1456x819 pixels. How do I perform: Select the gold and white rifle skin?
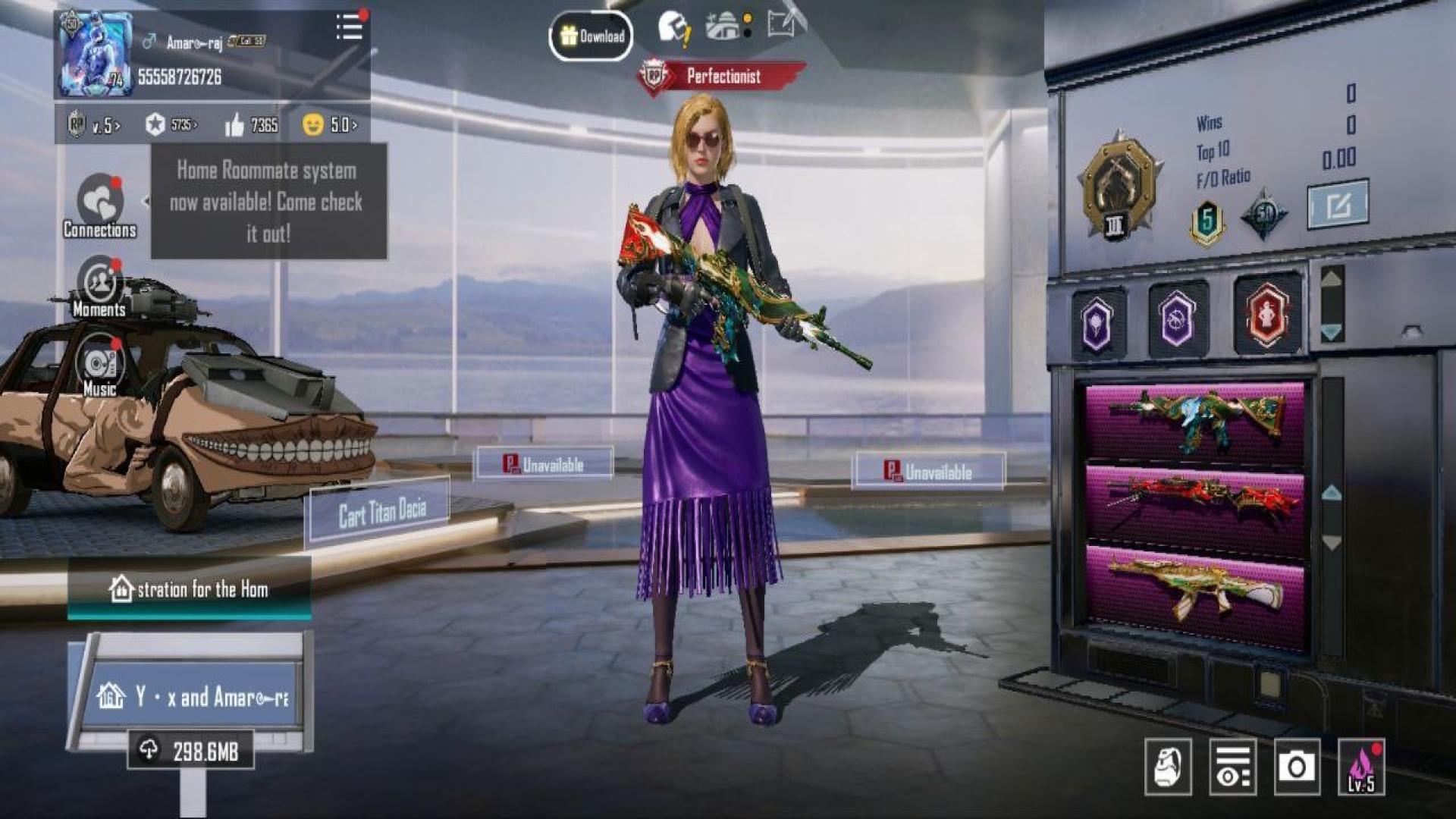tap(1195, 588)
